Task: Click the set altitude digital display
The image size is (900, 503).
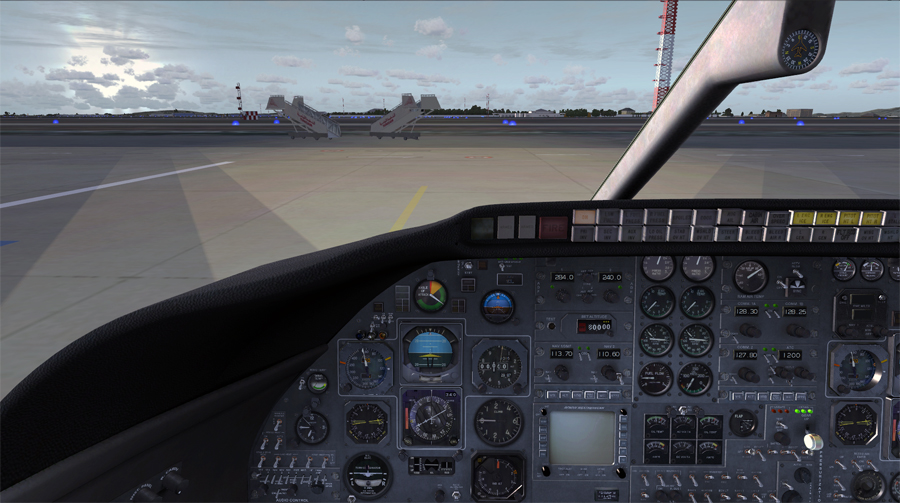Action: 596,325
